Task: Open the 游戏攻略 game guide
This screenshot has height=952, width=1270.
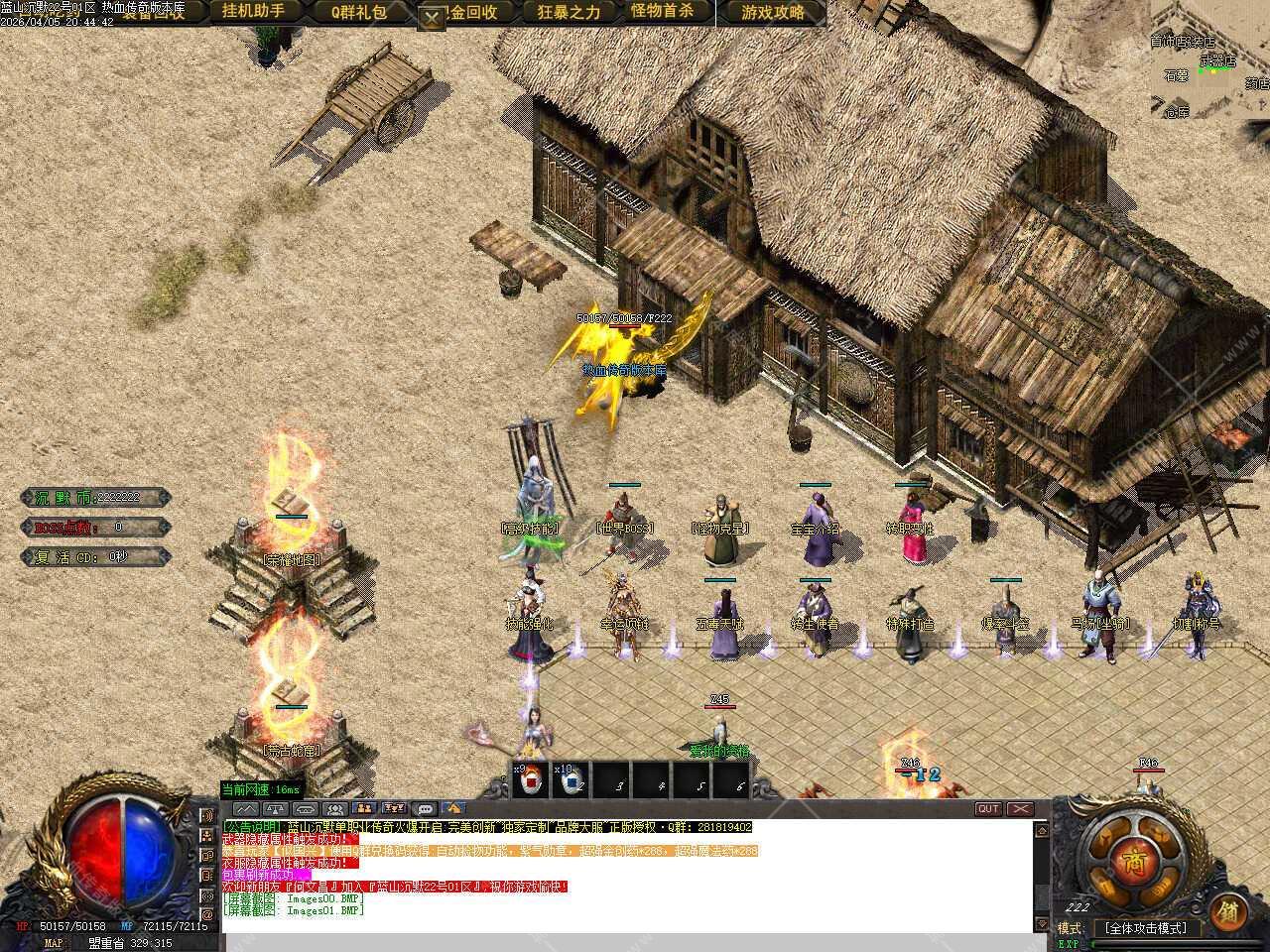Action: pos(773,13)
